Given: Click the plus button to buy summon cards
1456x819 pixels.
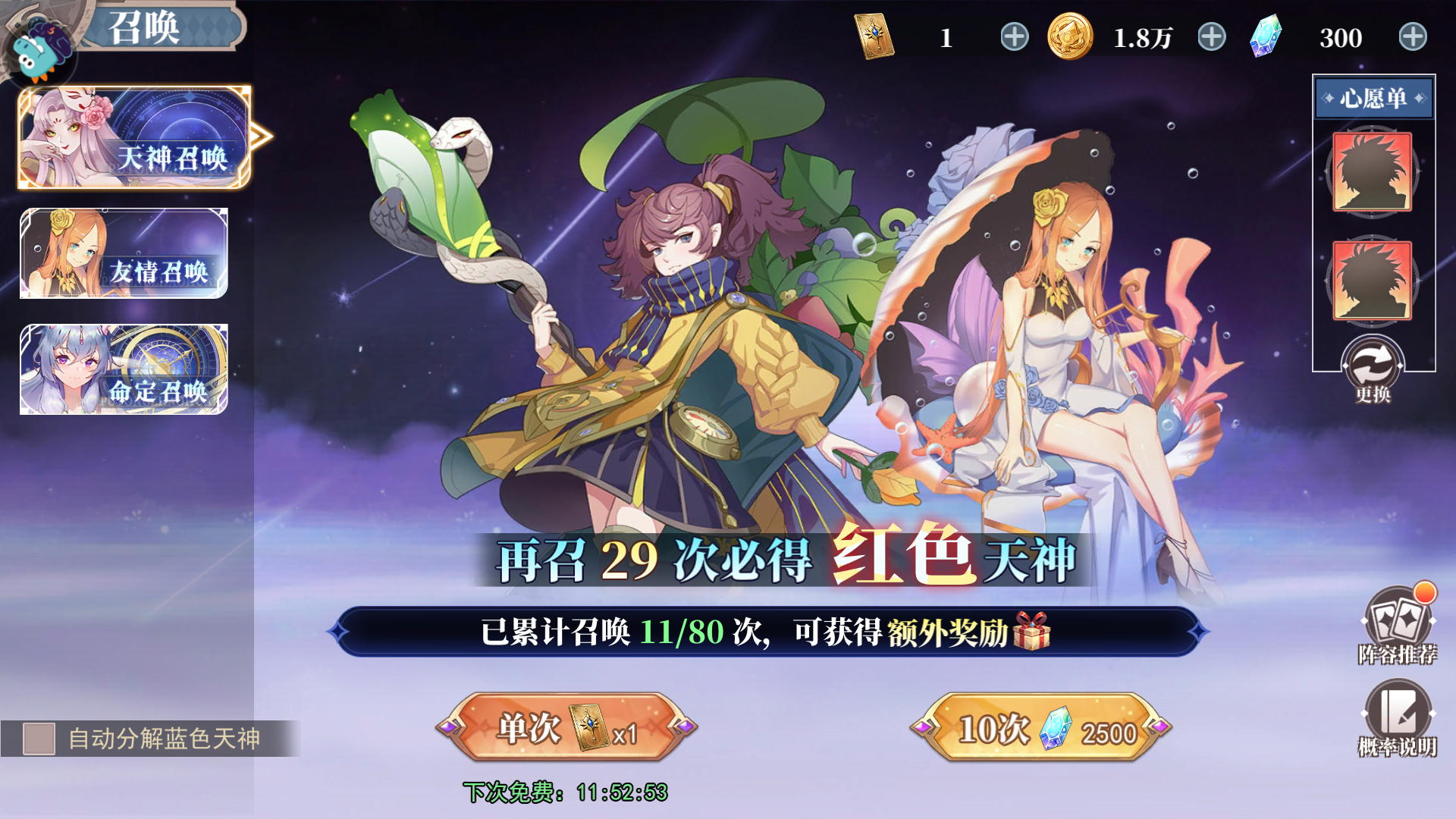Looking at the screenshot, I should pos(1016,36).
